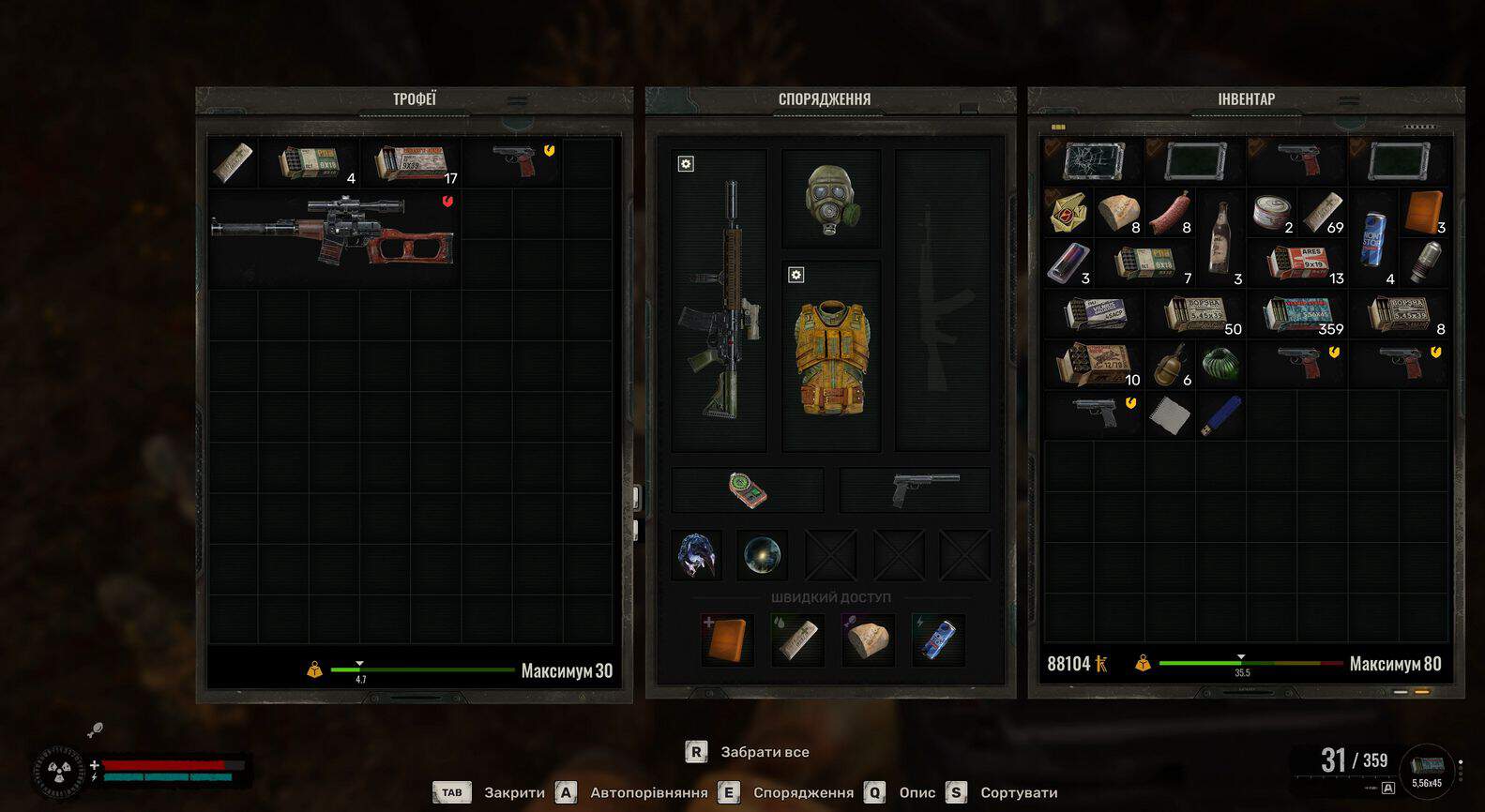The height and width of the screenshot is (812, 1485).
Task: Take the 9x39 ammo stack of 17
Action: (411, 163)
